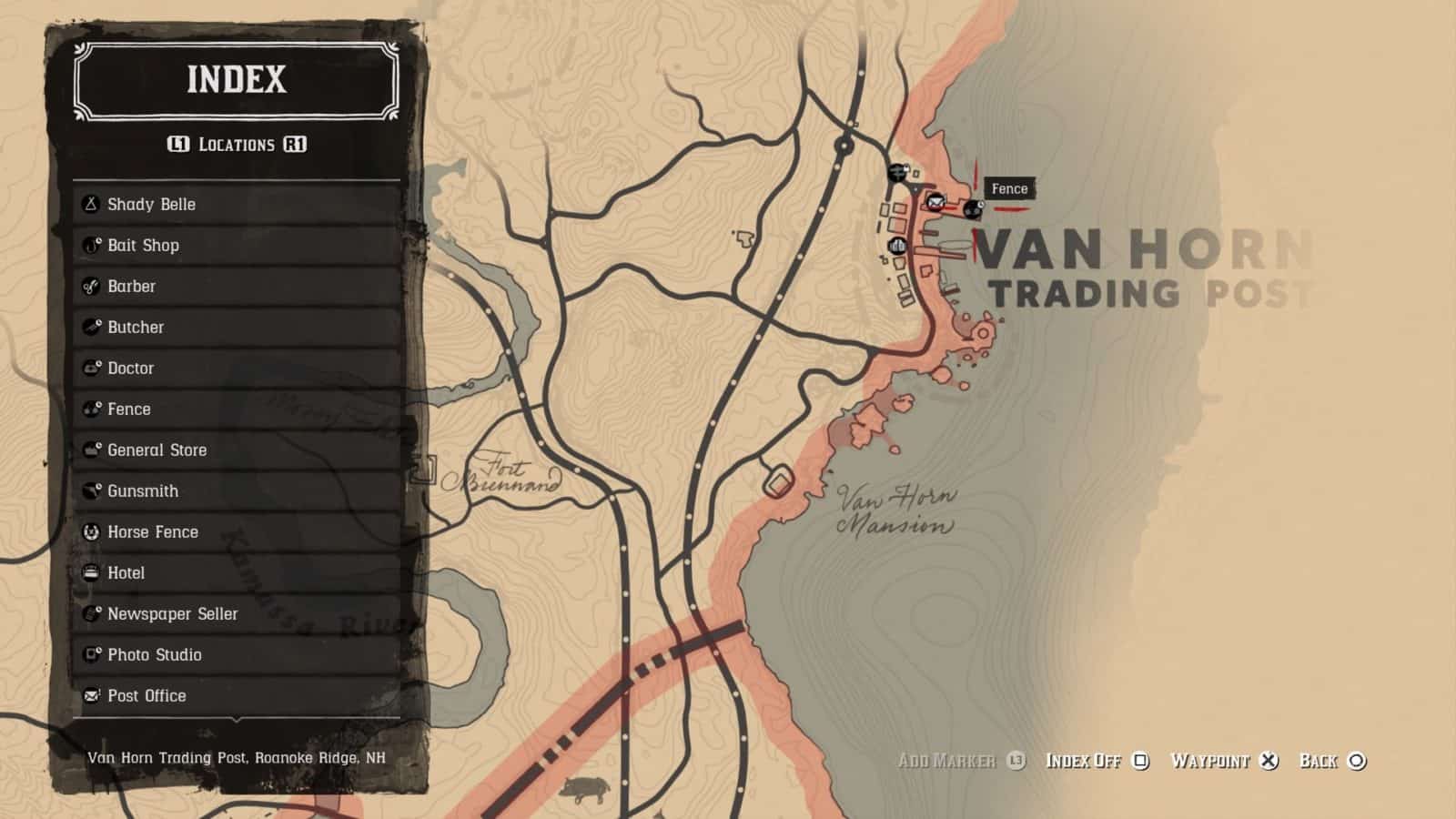Click the Add Marker option in the bottom bar
Image resolution: width=1456 pixels, height=819 pixels.
point(952,762)
